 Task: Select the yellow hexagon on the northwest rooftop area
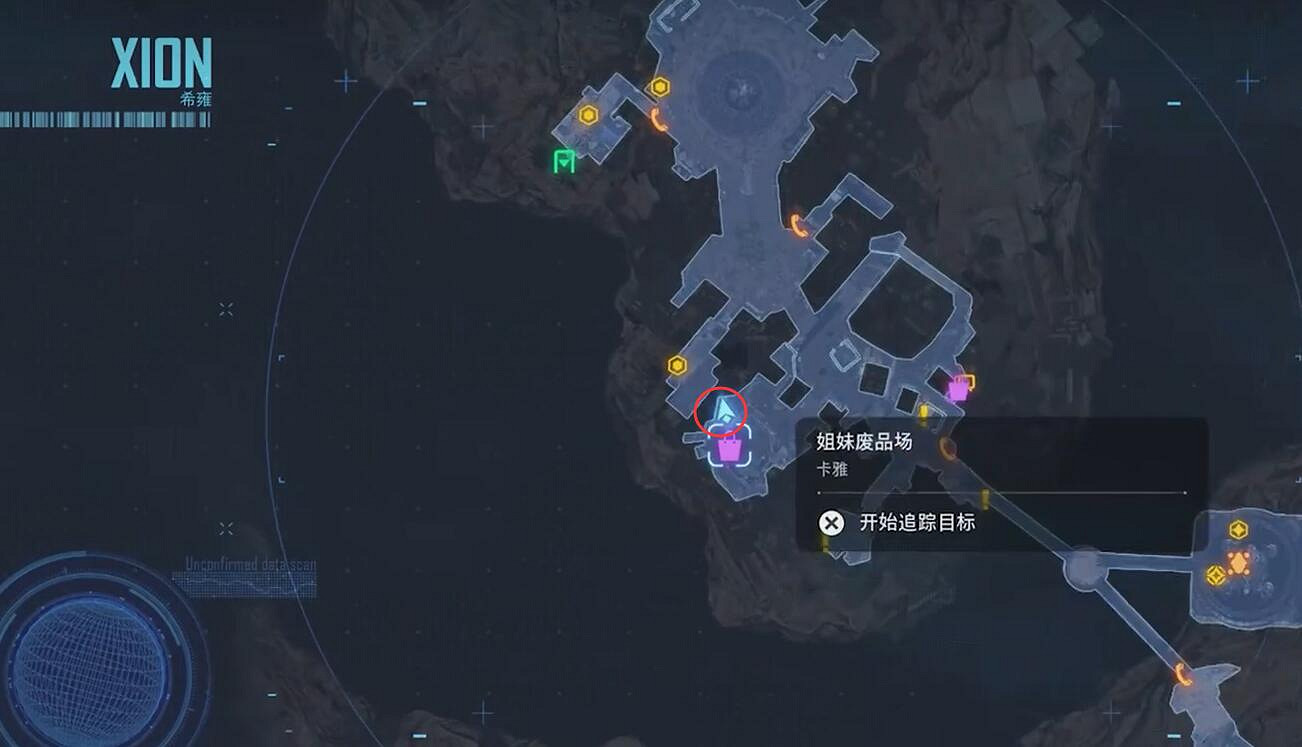click(x=588, y=113)
